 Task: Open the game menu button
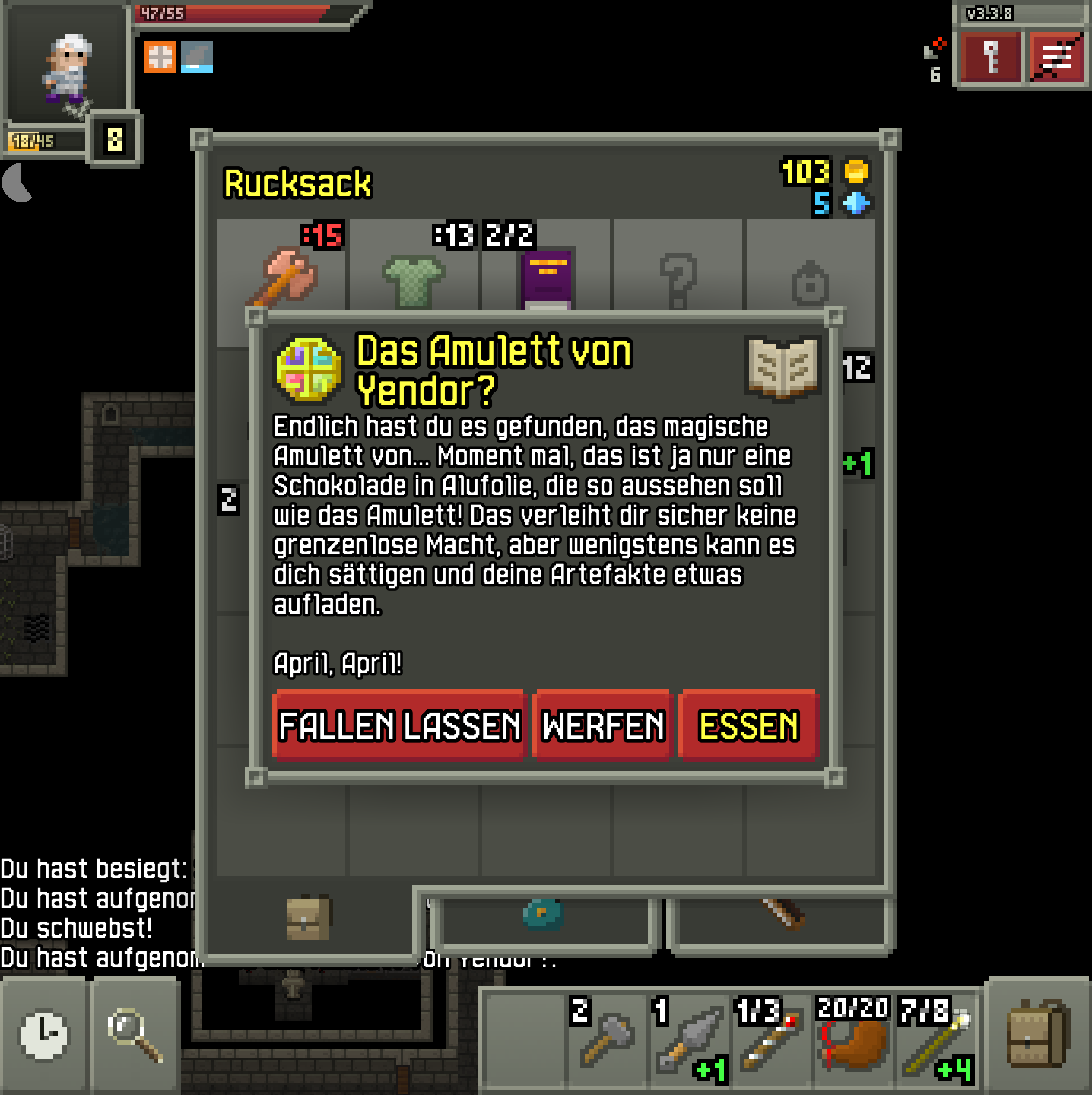[x=1055, y=58]
